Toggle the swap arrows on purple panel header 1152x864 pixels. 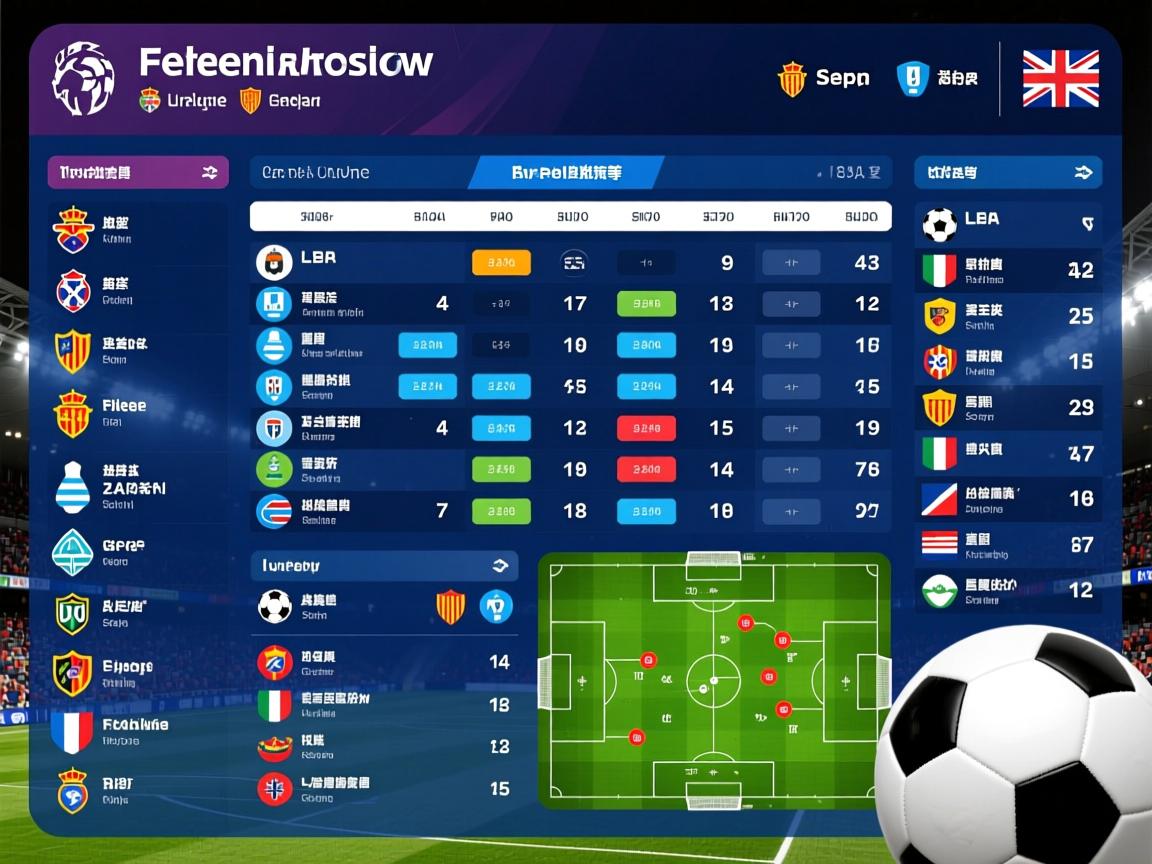tap(209, 173)
